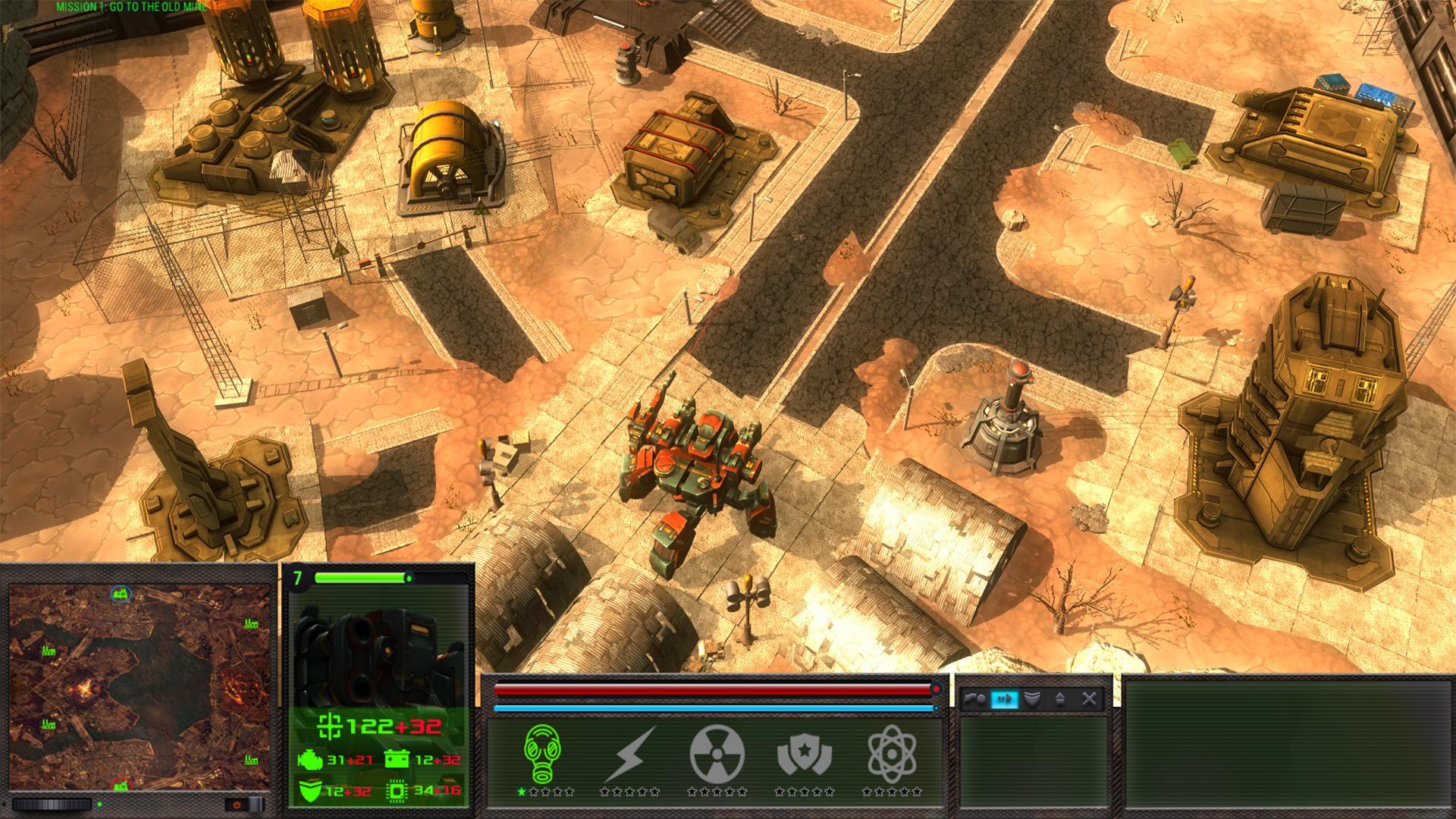Toggle the highlighted fast-forward command button
The width and height of the screenshot is (1456, 819).
tap(1005, 698)
